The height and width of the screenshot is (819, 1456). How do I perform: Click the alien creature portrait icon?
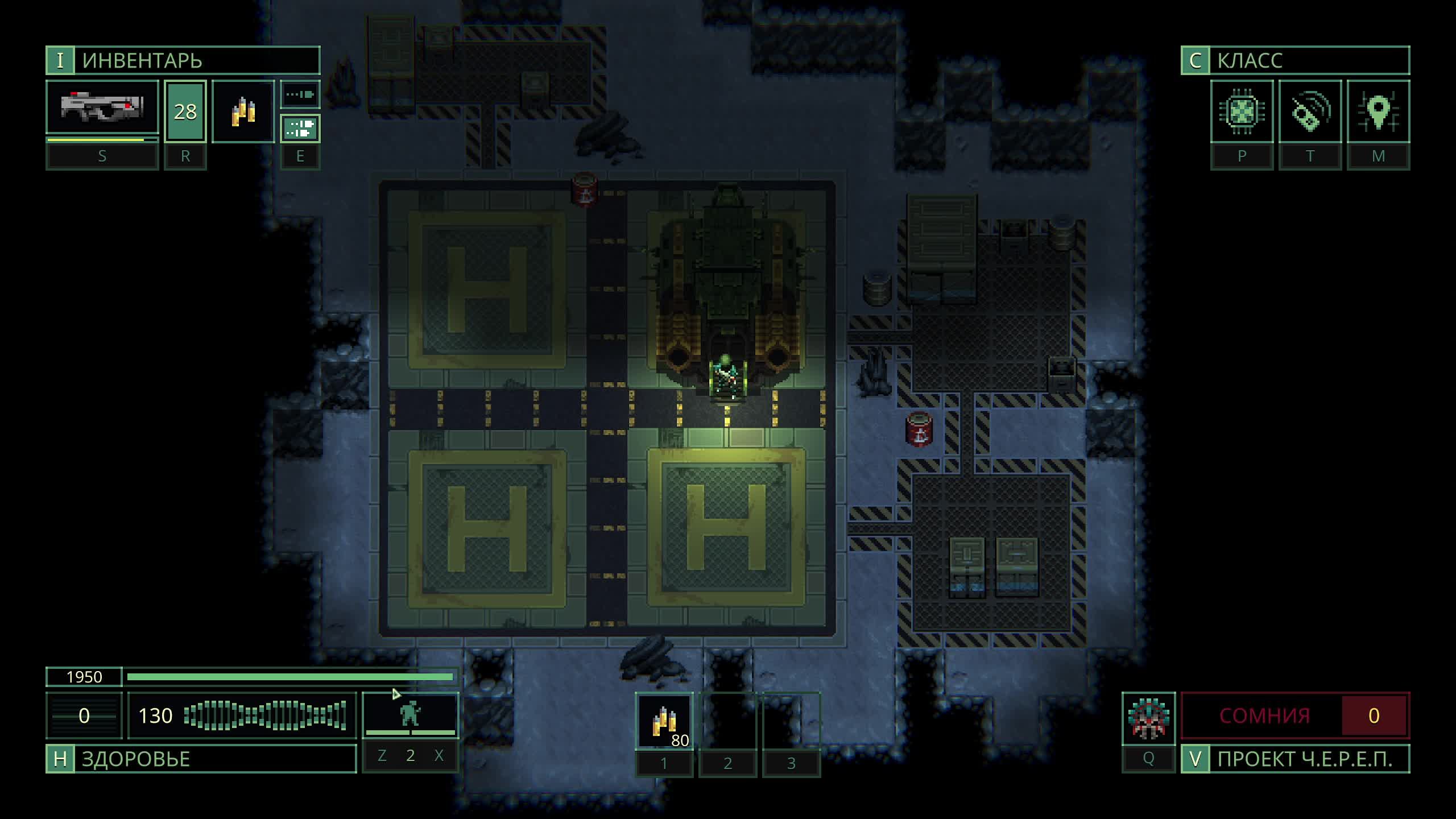pyautogui.click(x=1148, y=718)
